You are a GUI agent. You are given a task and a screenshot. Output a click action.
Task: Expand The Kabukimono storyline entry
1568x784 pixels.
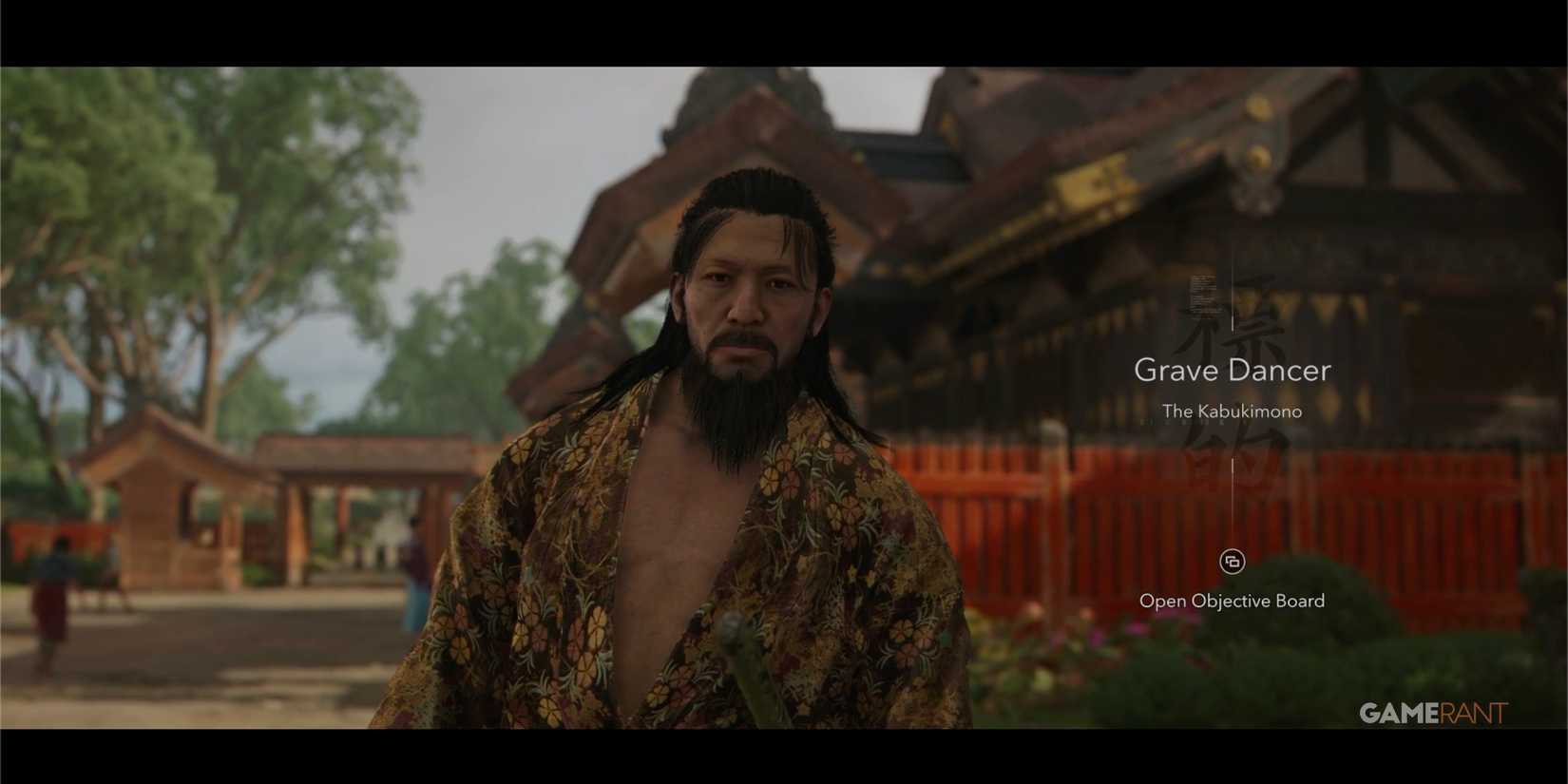coord(1233,411)
